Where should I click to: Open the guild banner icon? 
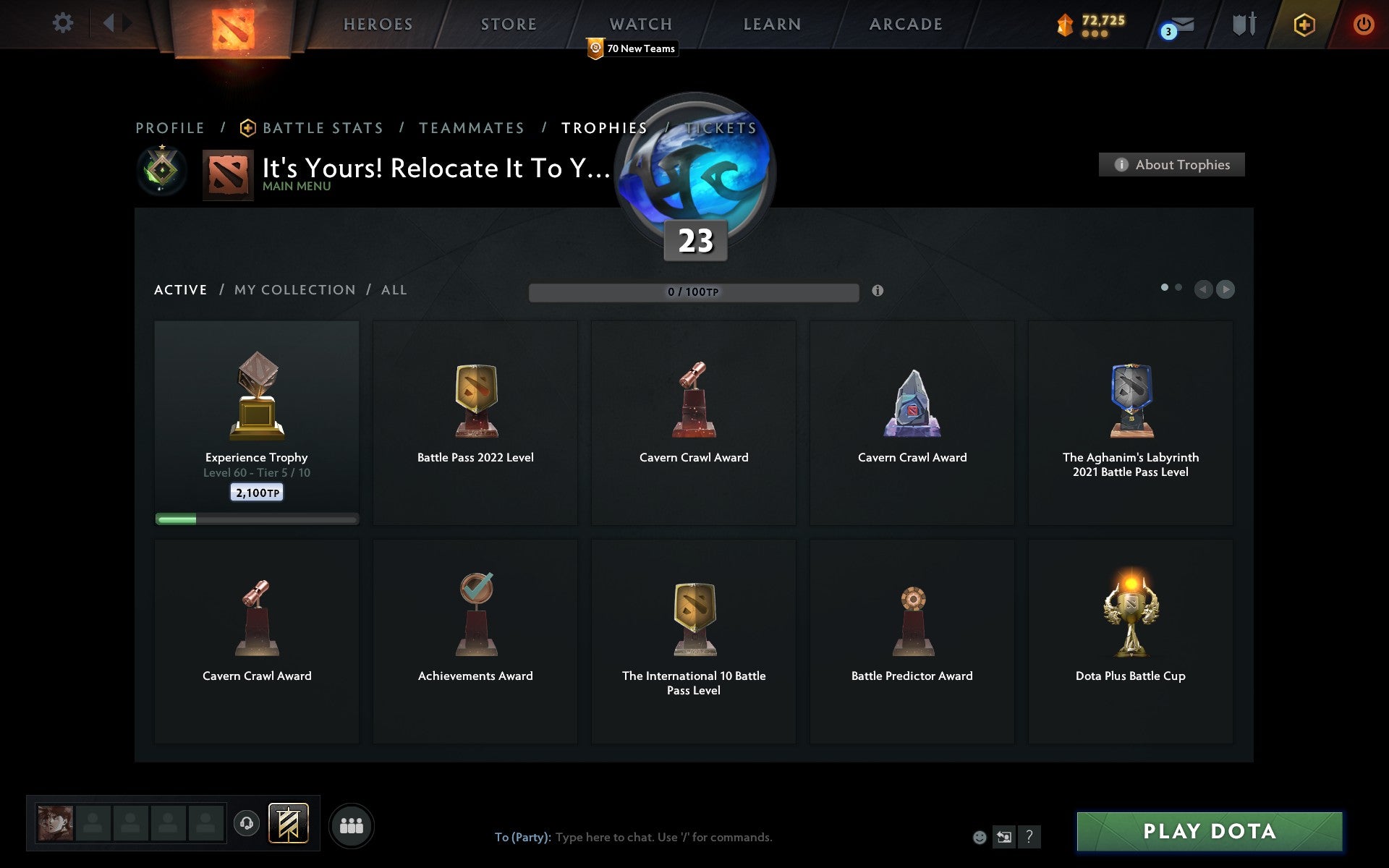coord(289,822)
